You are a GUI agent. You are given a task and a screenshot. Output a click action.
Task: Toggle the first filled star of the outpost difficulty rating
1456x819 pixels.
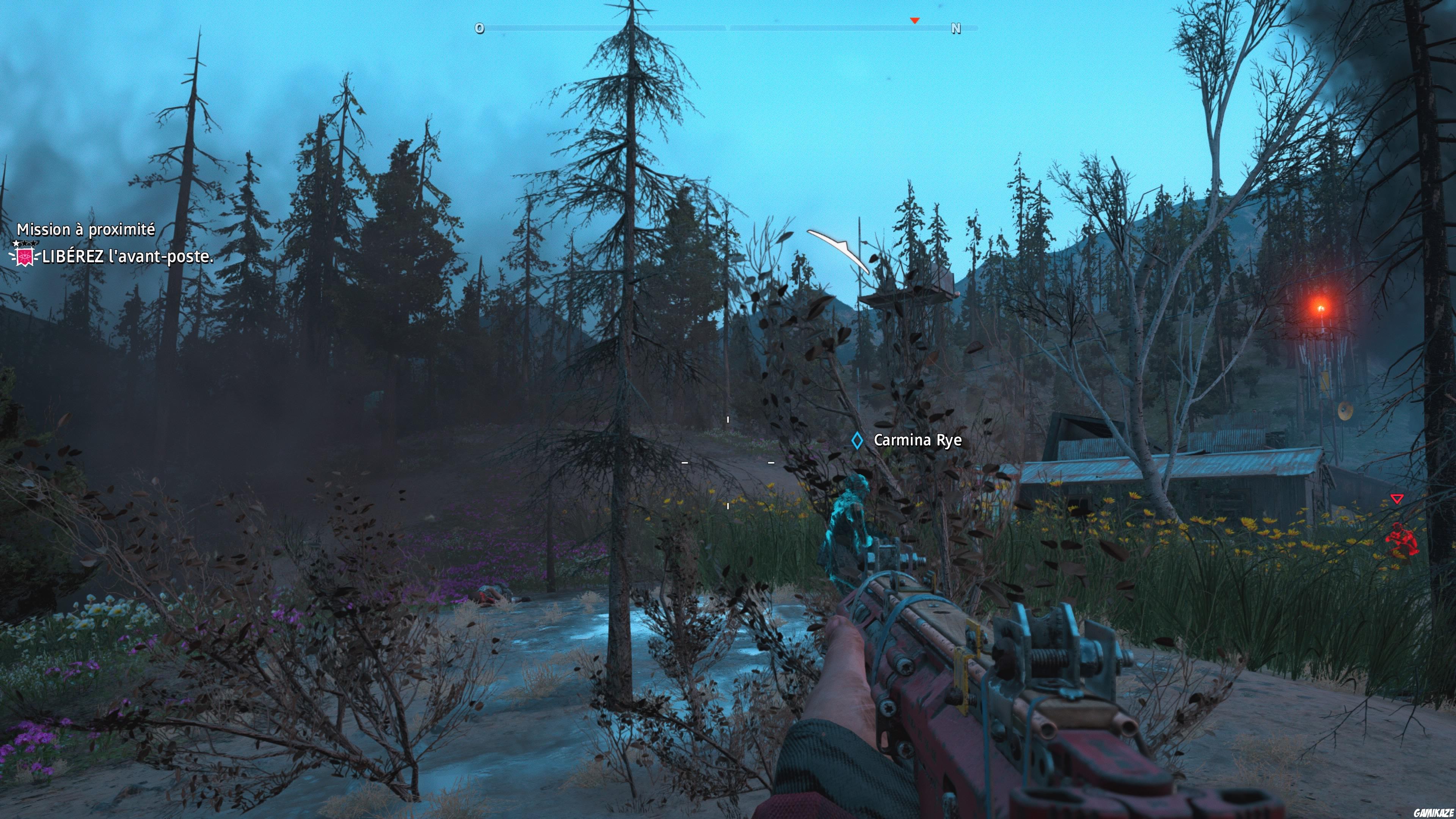pos(16,243)
